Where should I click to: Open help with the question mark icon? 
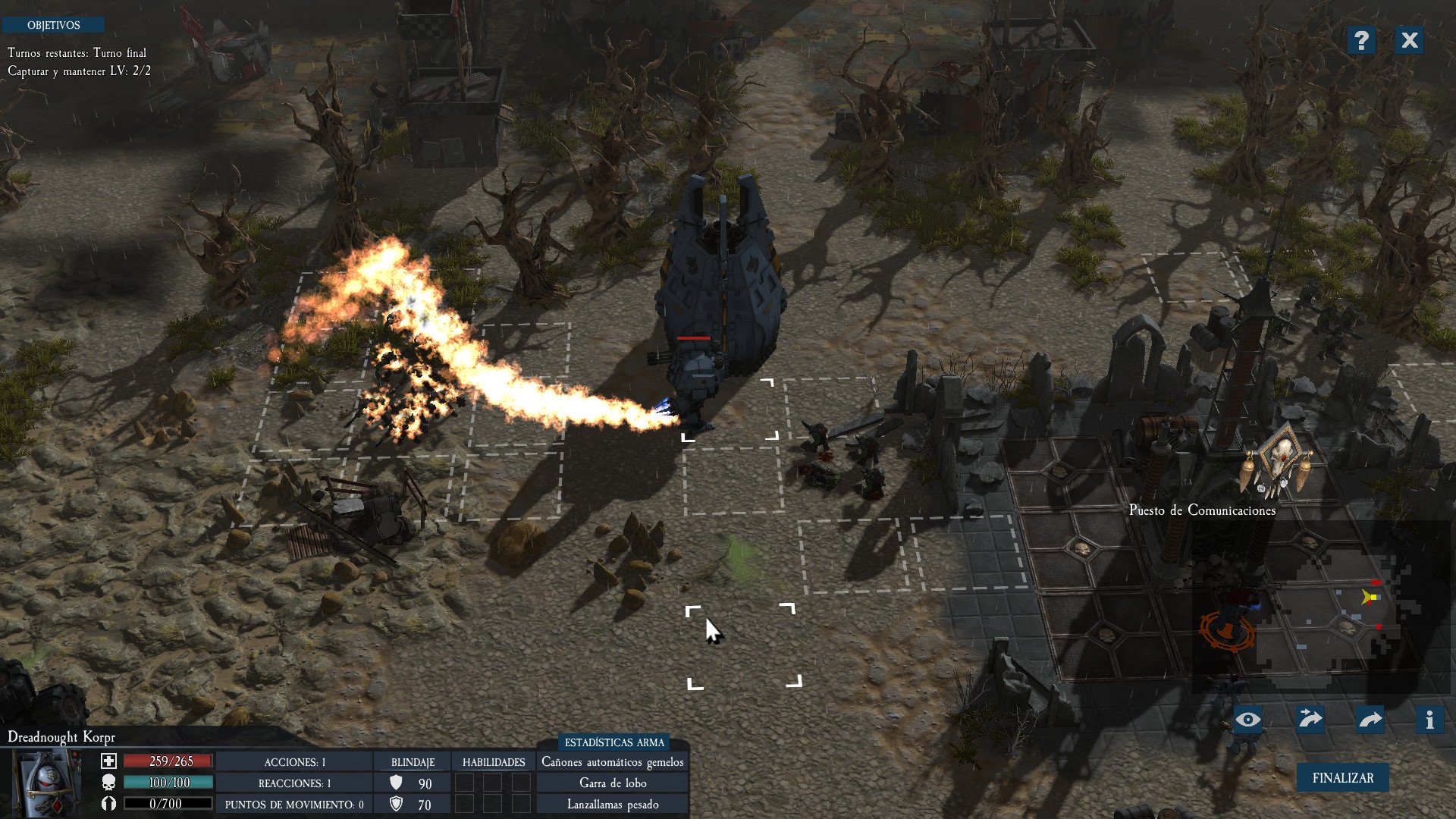click(x=1363, y=41)
